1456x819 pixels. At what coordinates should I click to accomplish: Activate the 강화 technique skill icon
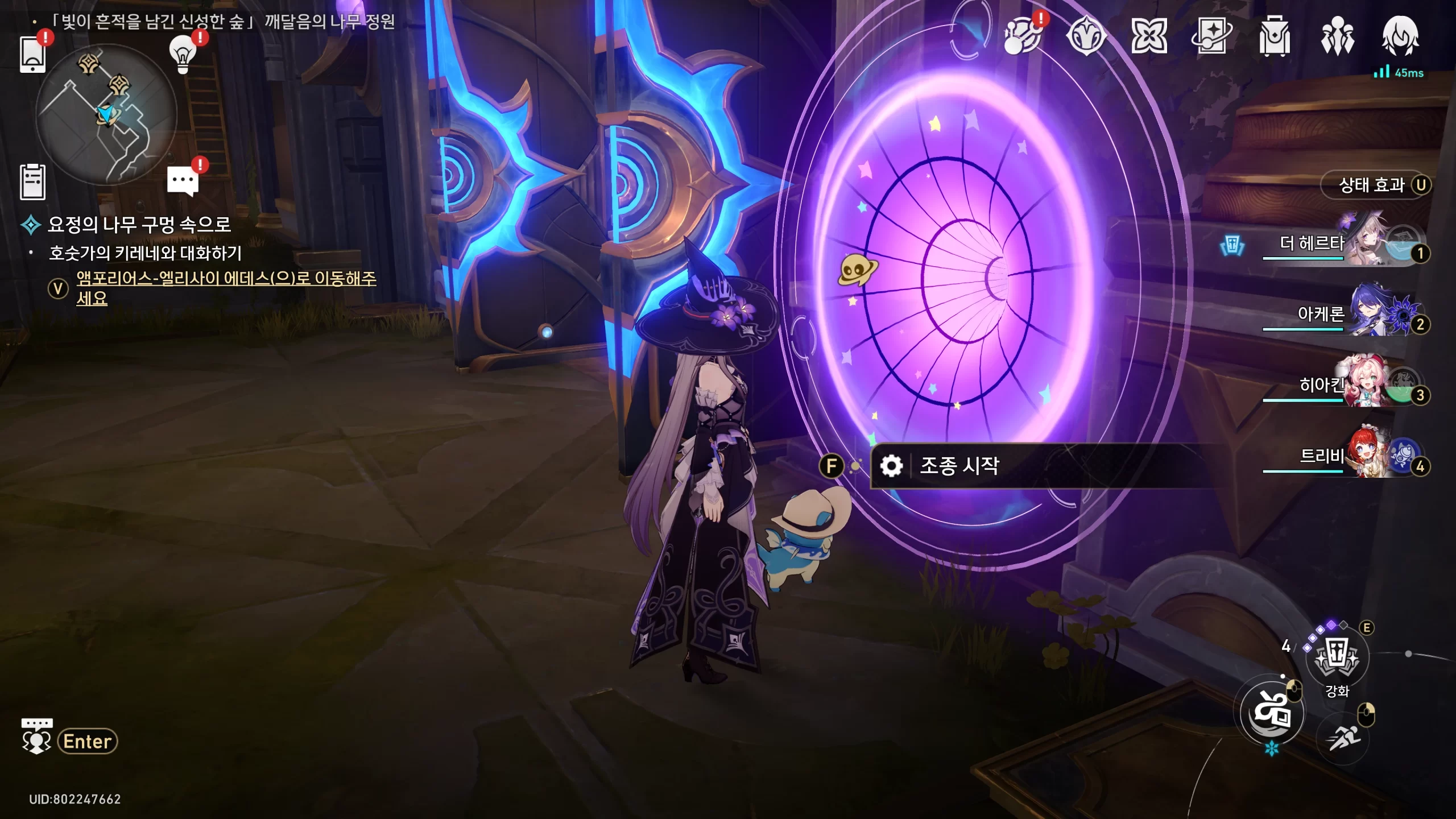click(x=1337, y=658)
